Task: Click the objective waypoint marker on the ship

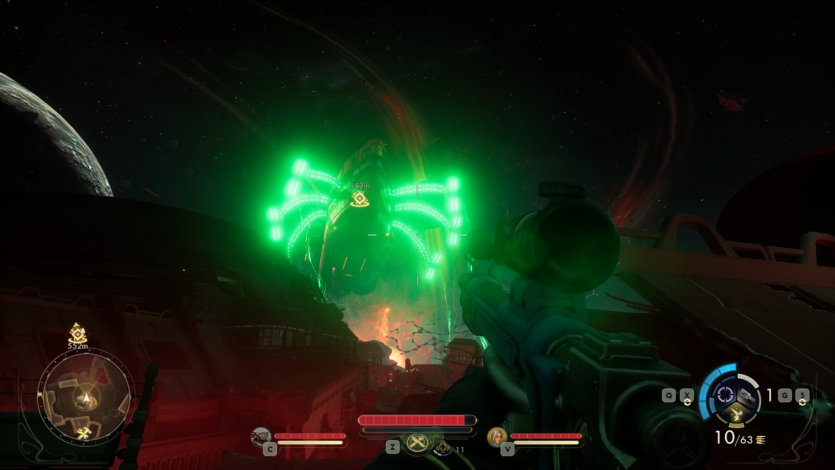Action: coord(360,199)
